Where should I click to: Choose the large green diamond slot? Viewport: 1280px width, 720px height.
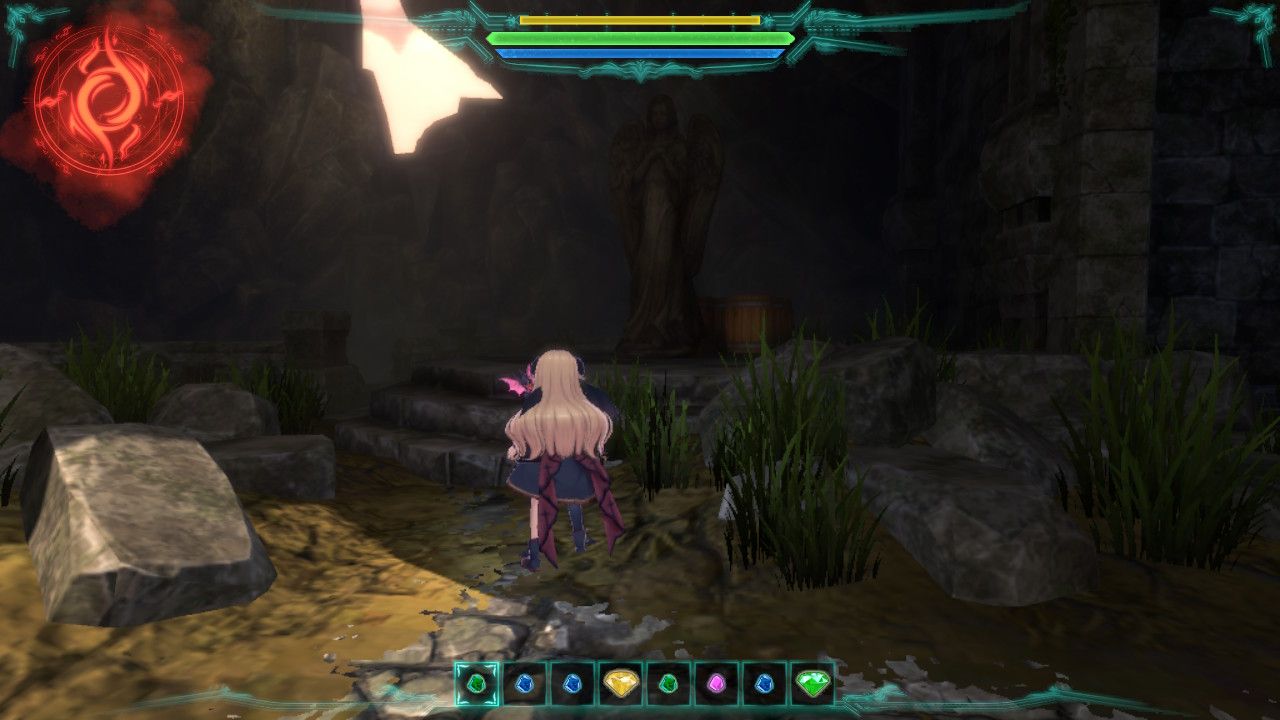pyautogui.click(x=812, y=684)
